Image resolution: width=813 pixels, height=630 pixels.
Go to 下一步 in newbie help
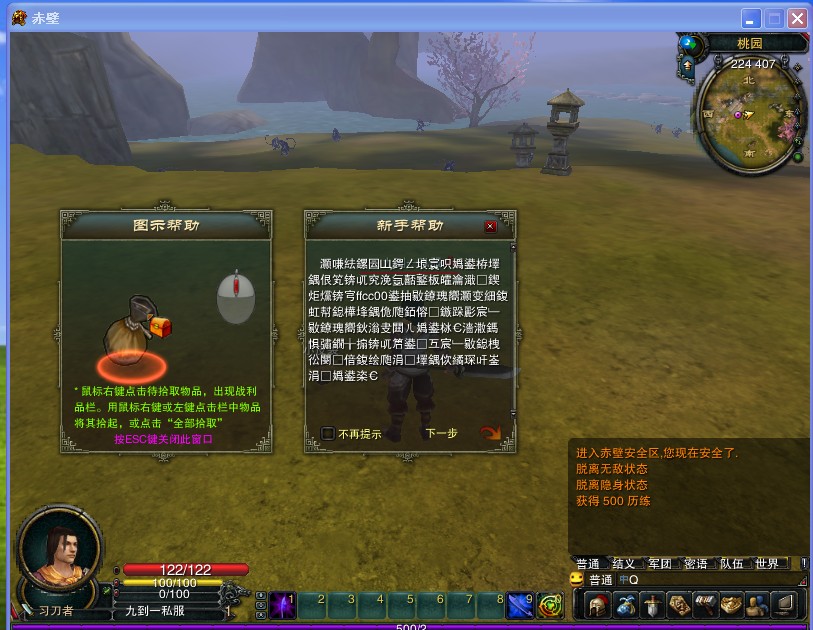pyautogui.click(x=441, y=434)
